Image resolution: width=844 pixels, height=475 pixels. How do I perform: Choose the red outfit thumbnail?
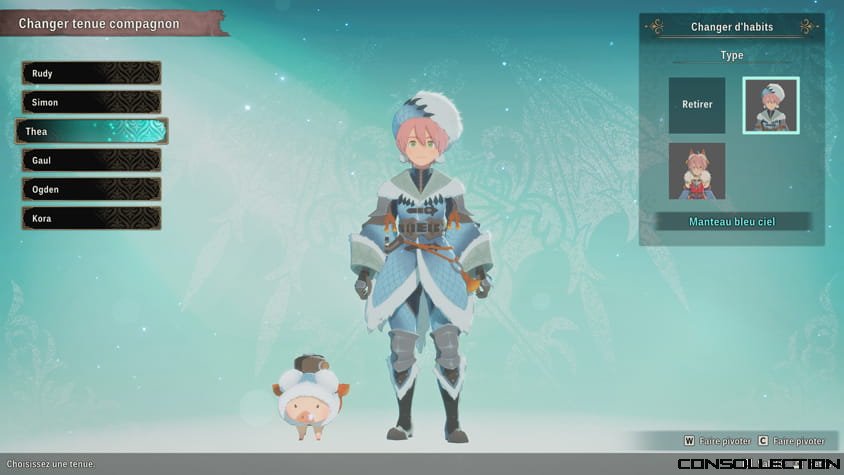[697, 171]
